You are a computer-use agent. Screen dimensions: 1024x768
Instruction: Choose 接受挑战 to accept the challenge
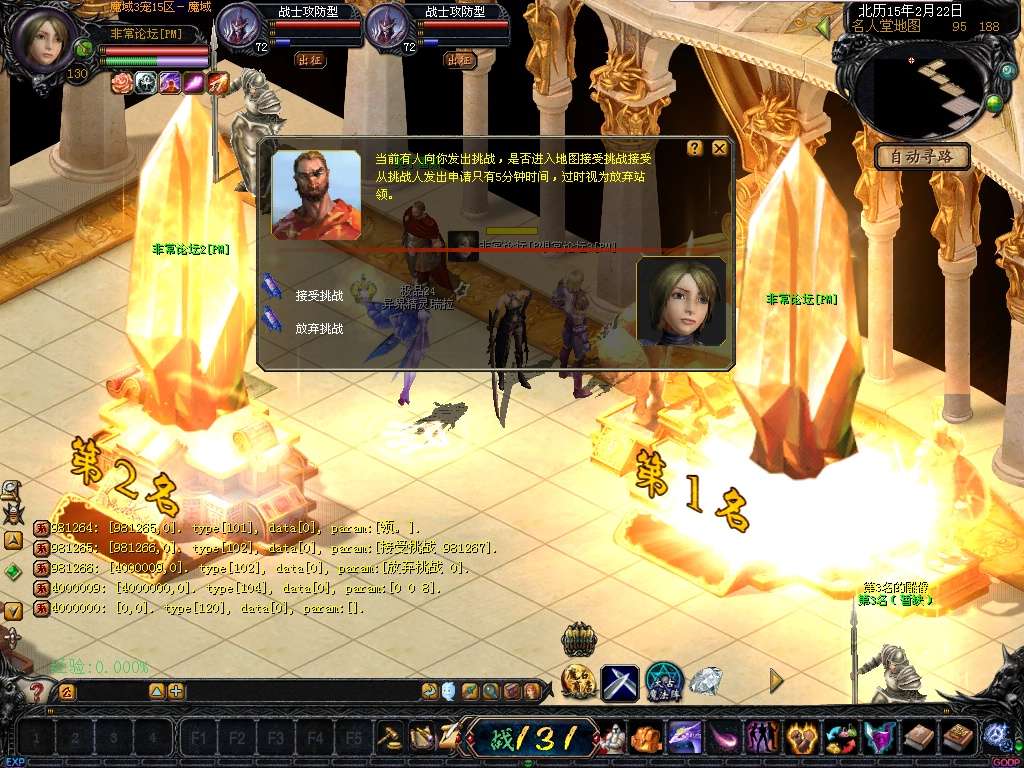(319, 295)
